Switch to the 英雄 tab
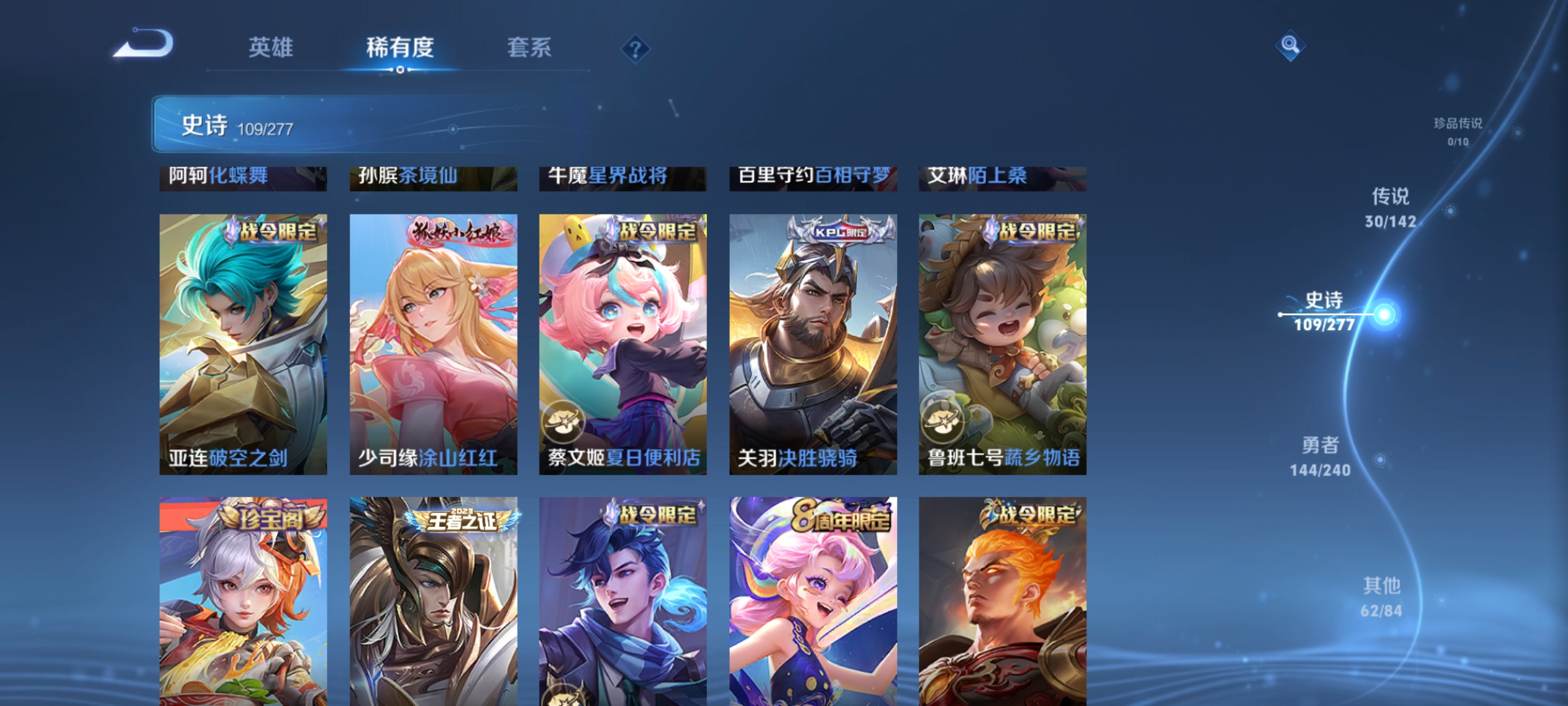This screenshot has height=706, width=1568. [271, 47]
